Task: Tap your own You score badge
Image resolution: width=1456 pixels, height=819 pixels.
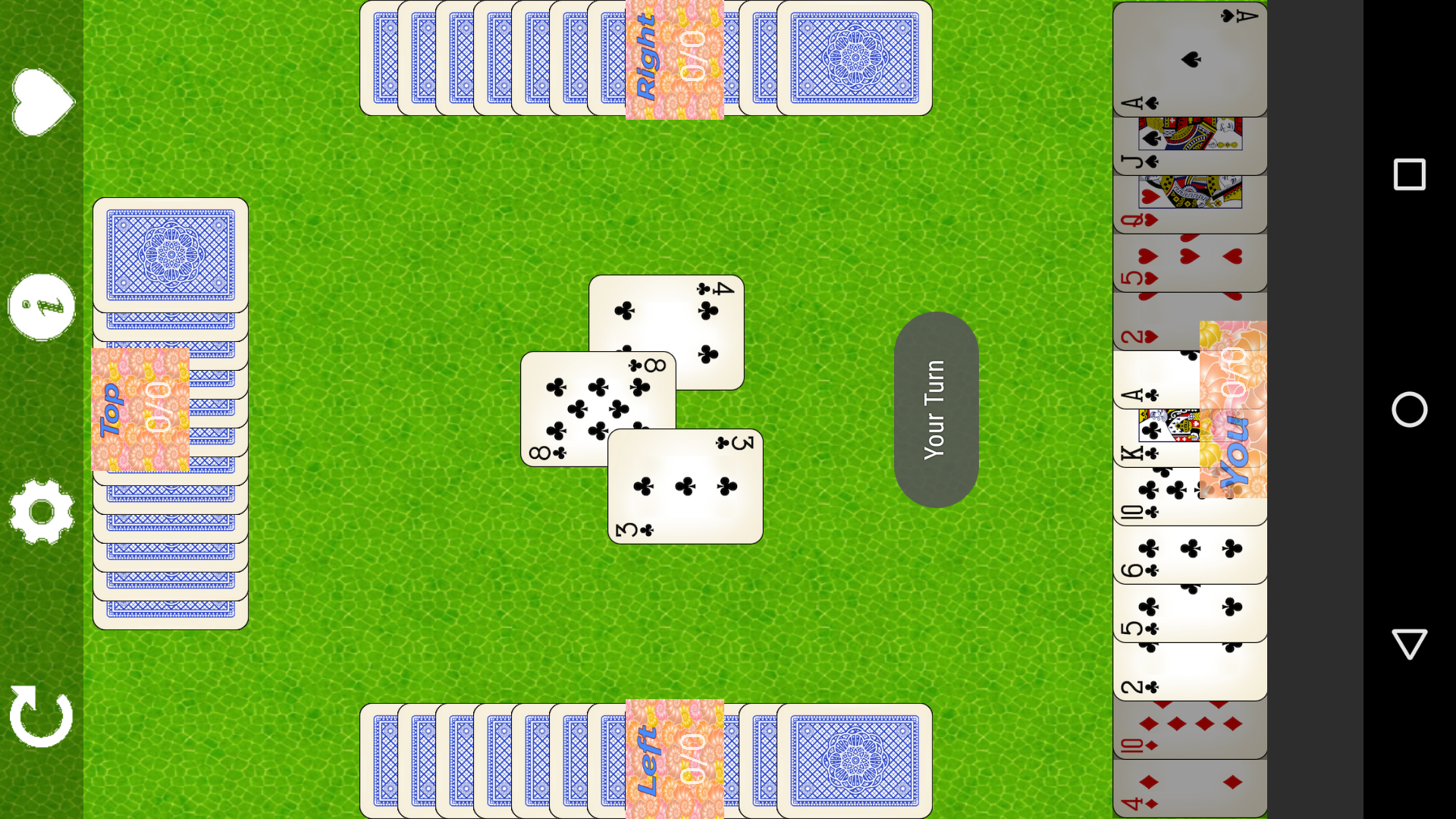Action: click(1232, 409)
